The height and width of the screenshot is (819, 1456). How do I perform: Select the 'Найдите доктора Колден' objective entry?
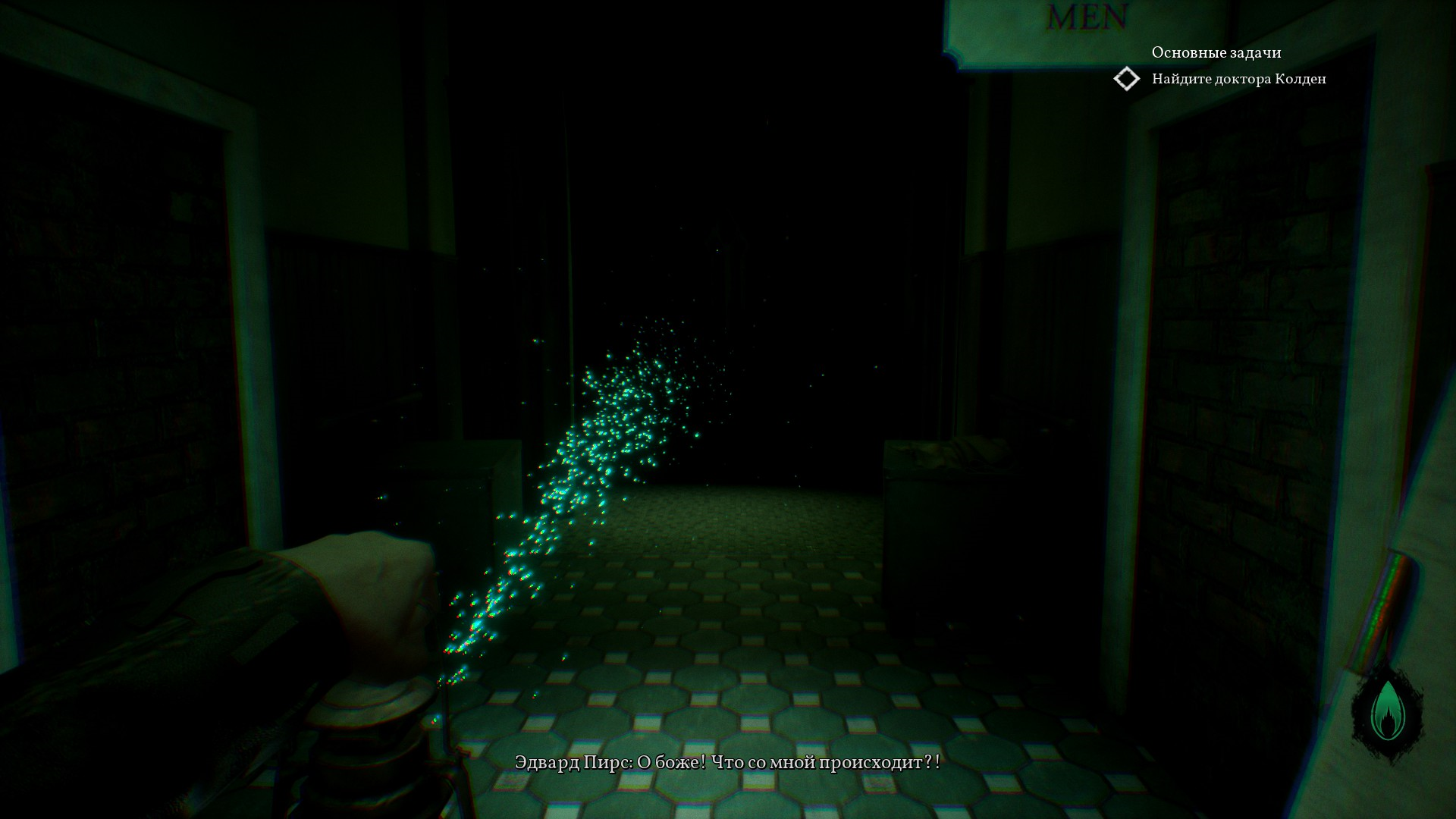pyautogui.click(x=1238, y=79)
